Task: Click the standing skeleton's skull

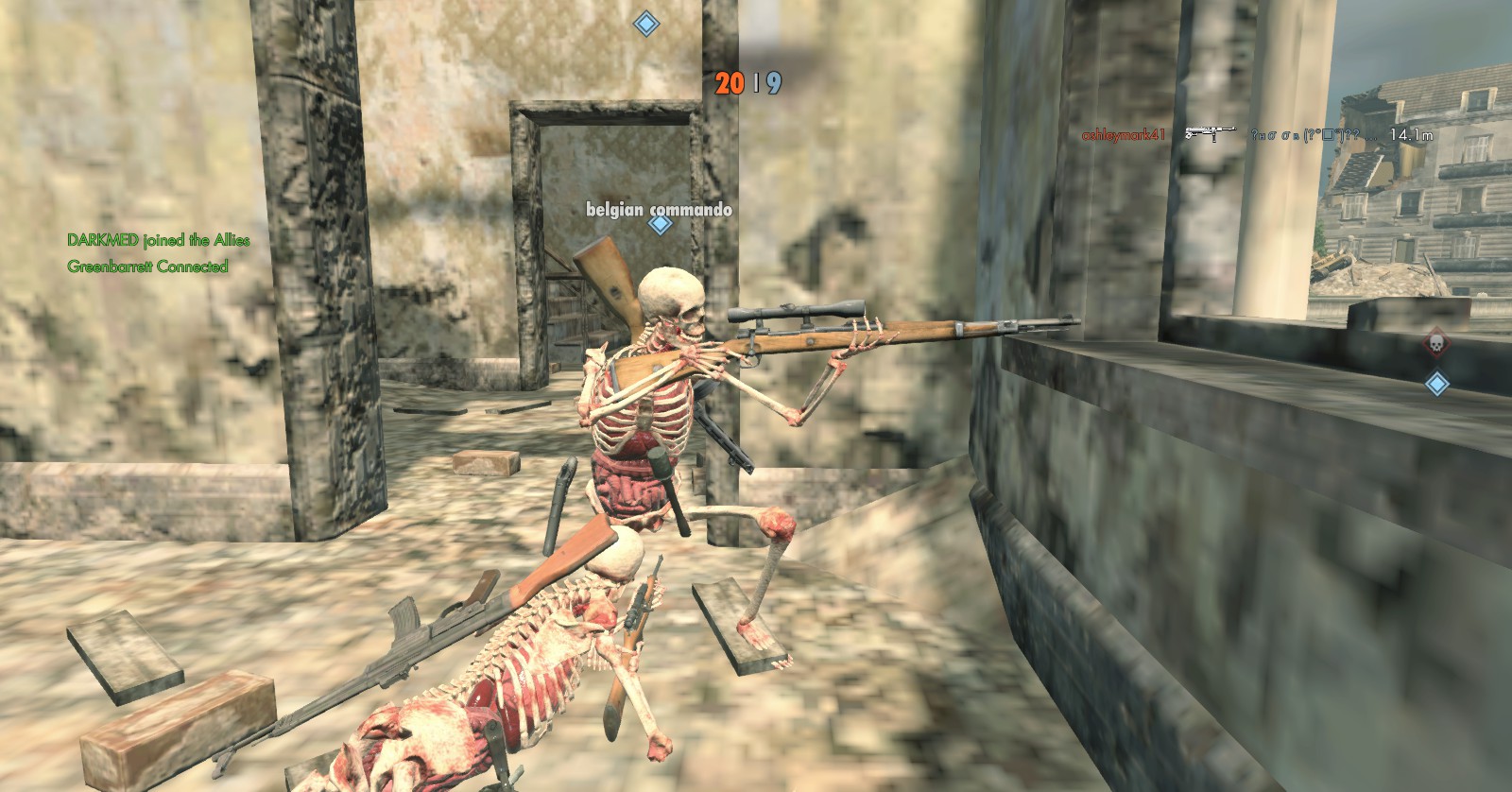Action: pyautogui.click(x=673, y=302)
